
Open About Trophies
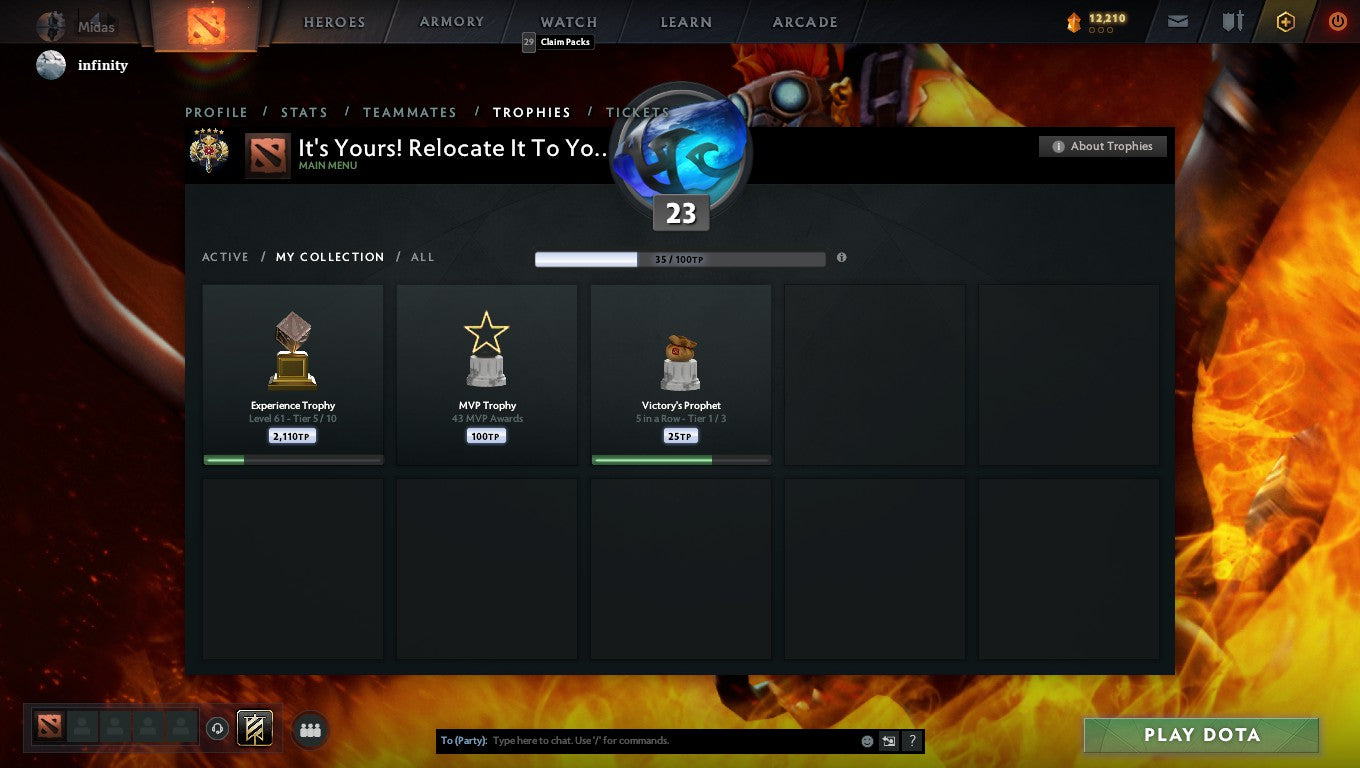[x=1102, y=146]
